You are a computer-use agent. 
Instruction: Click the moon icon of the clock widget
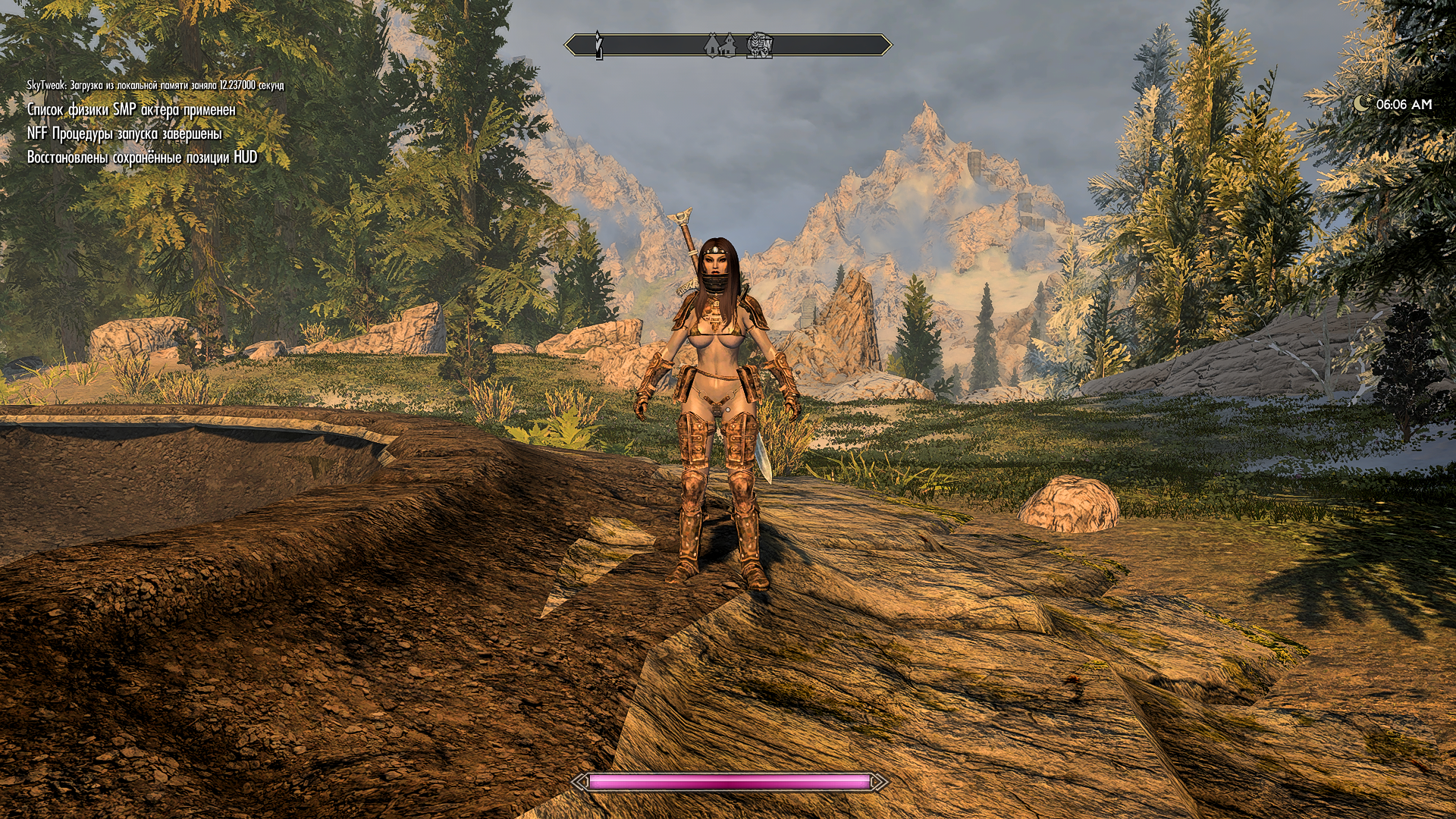1362,104
